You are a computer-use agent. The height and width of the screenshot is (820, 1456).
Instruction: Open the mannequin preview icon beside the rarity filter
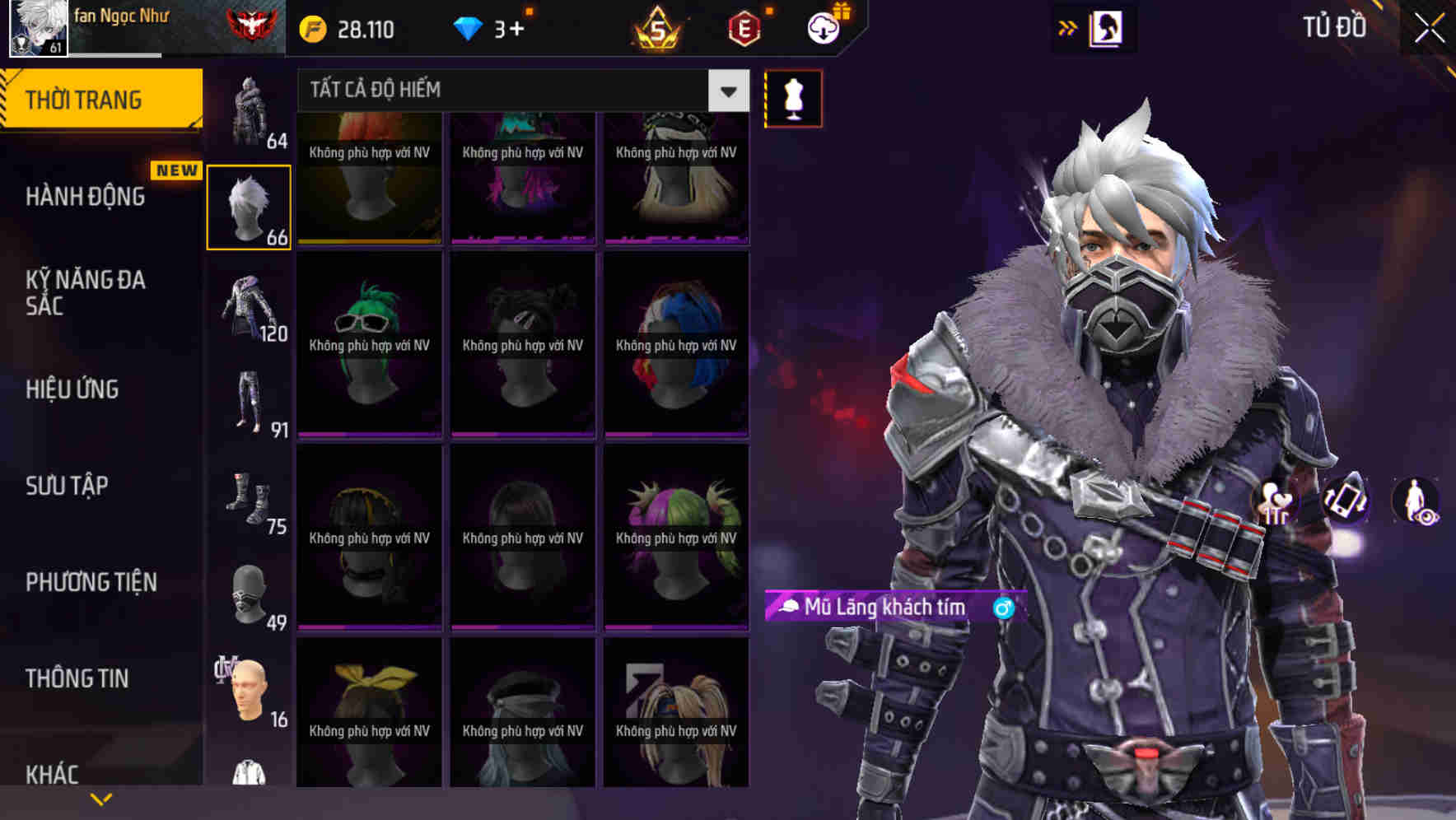(792, 97)
